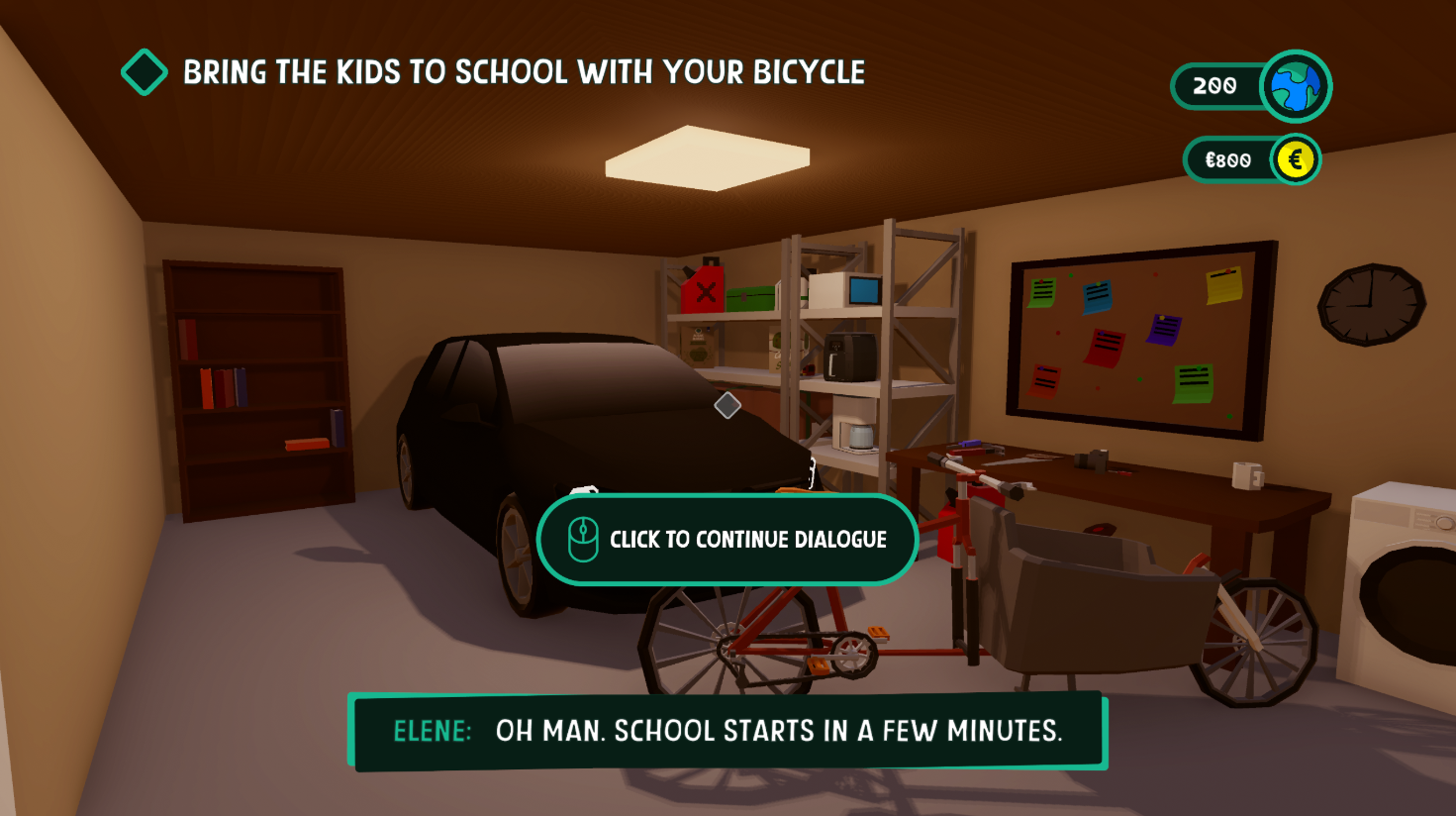The image size is (1456, 816).
Task: Advance Elene's dialogue box
Action: [728, 731]
